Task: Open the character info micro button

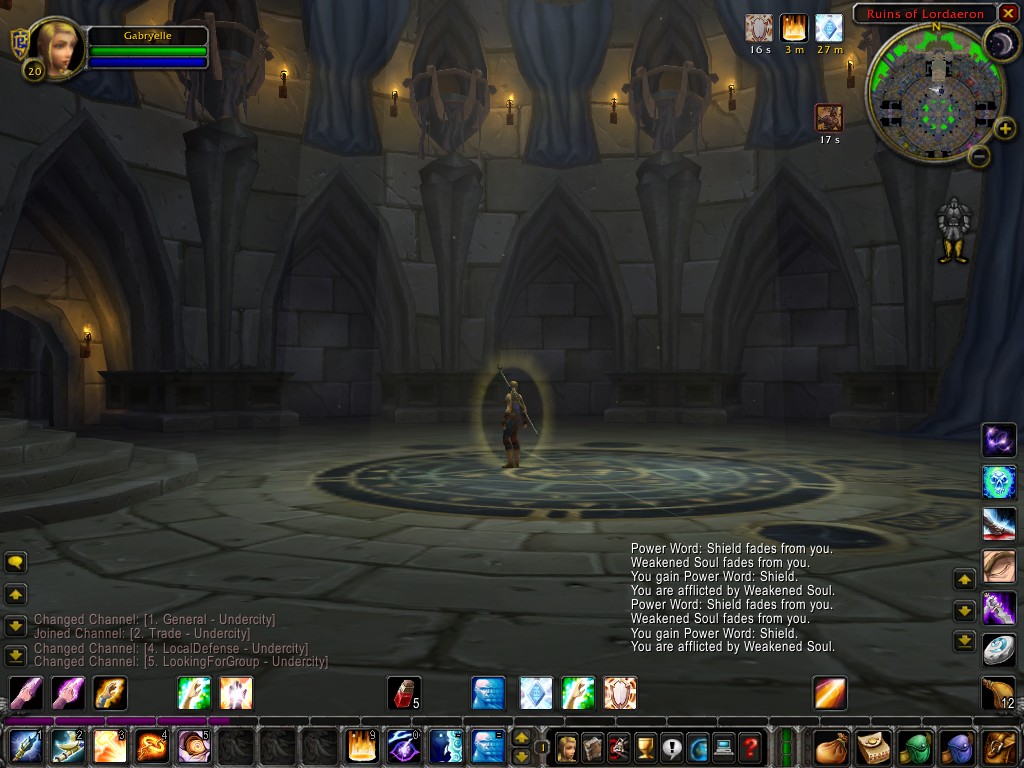Action: click(567, 747)
